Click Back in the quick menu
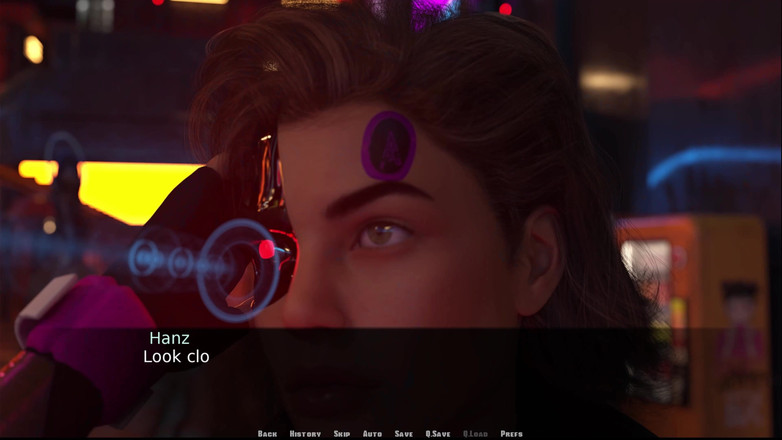 267,434
